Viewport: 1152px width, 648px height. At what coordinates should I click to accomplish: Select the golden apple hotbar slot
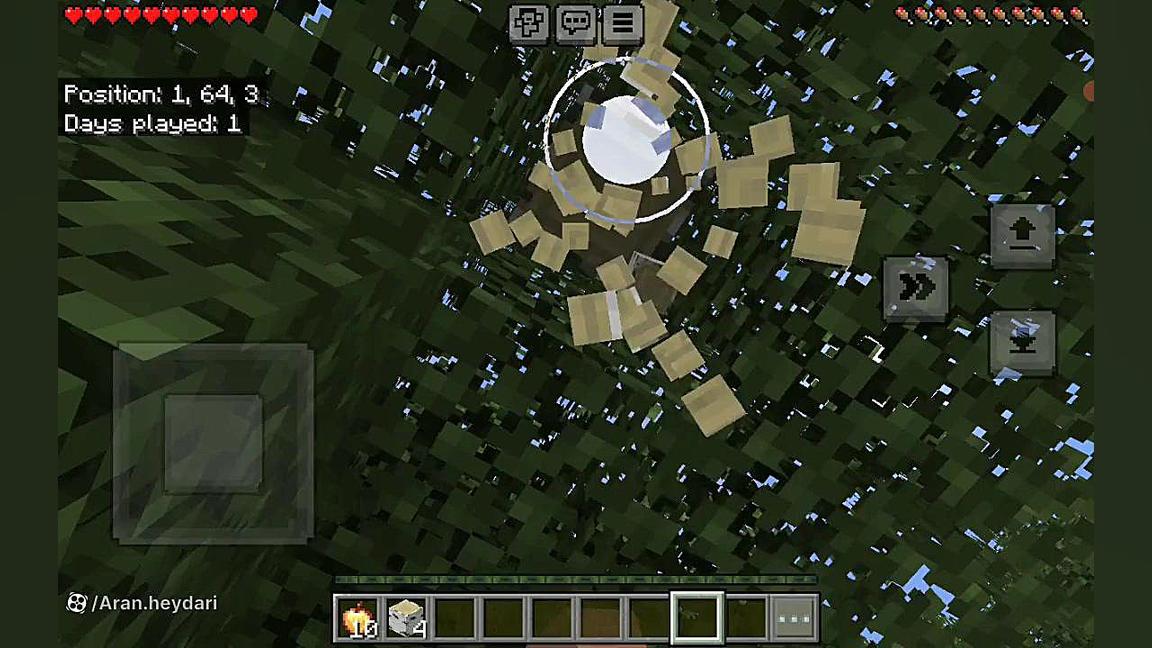(358, 617)
